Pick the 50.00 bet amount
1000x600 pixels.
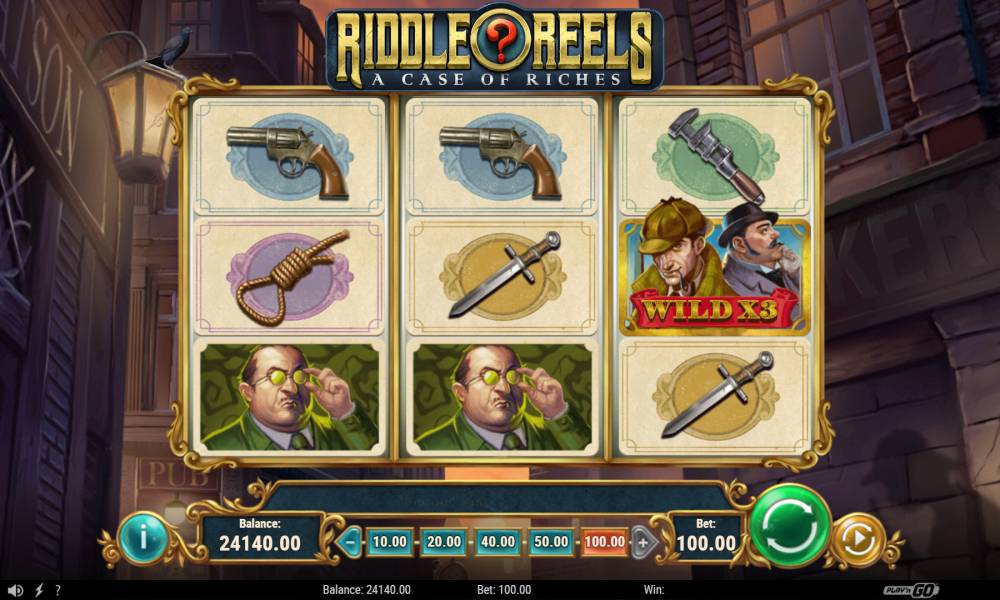point(551,542)
